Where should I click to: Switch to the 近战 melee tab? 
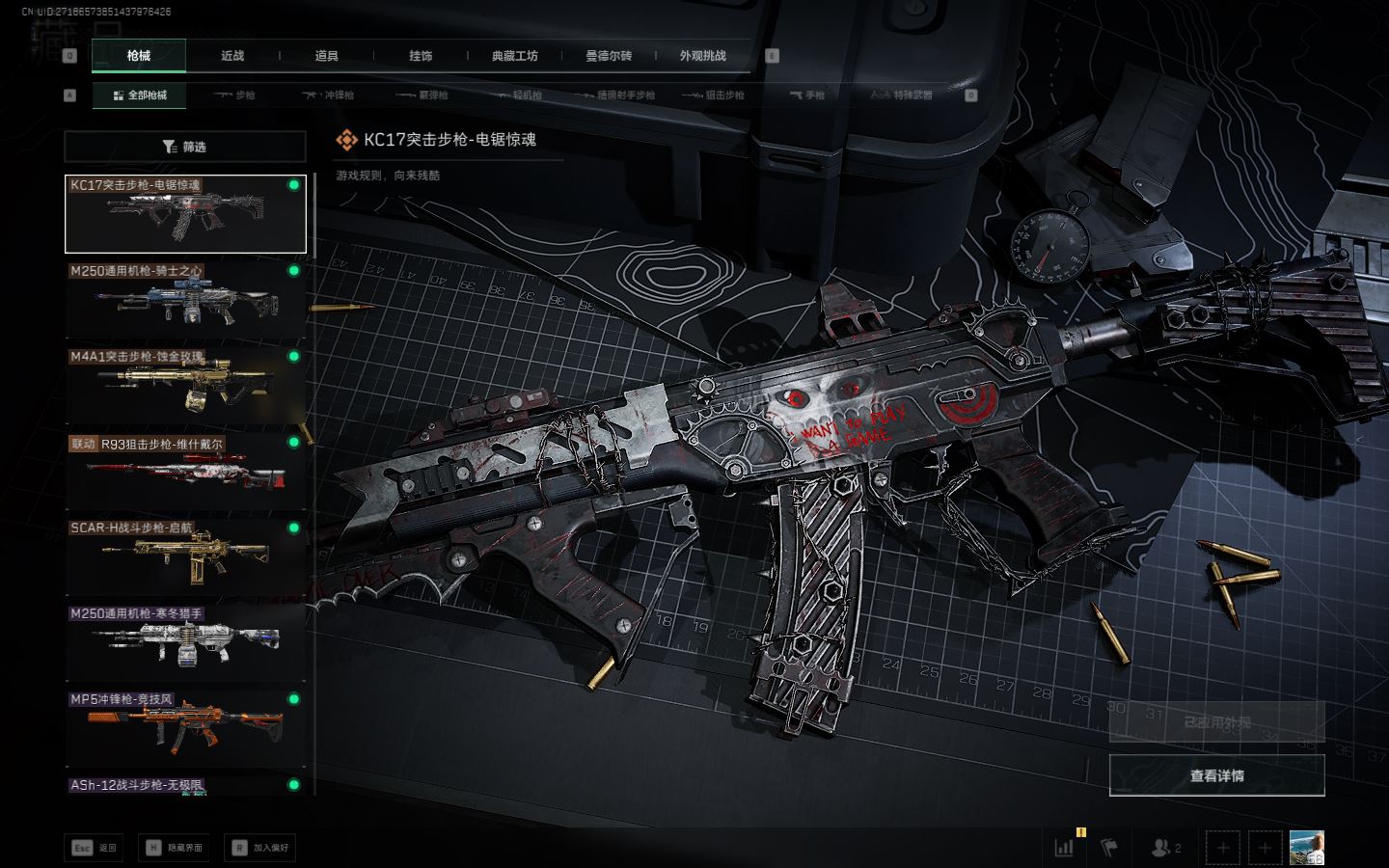tap(232, 56)
